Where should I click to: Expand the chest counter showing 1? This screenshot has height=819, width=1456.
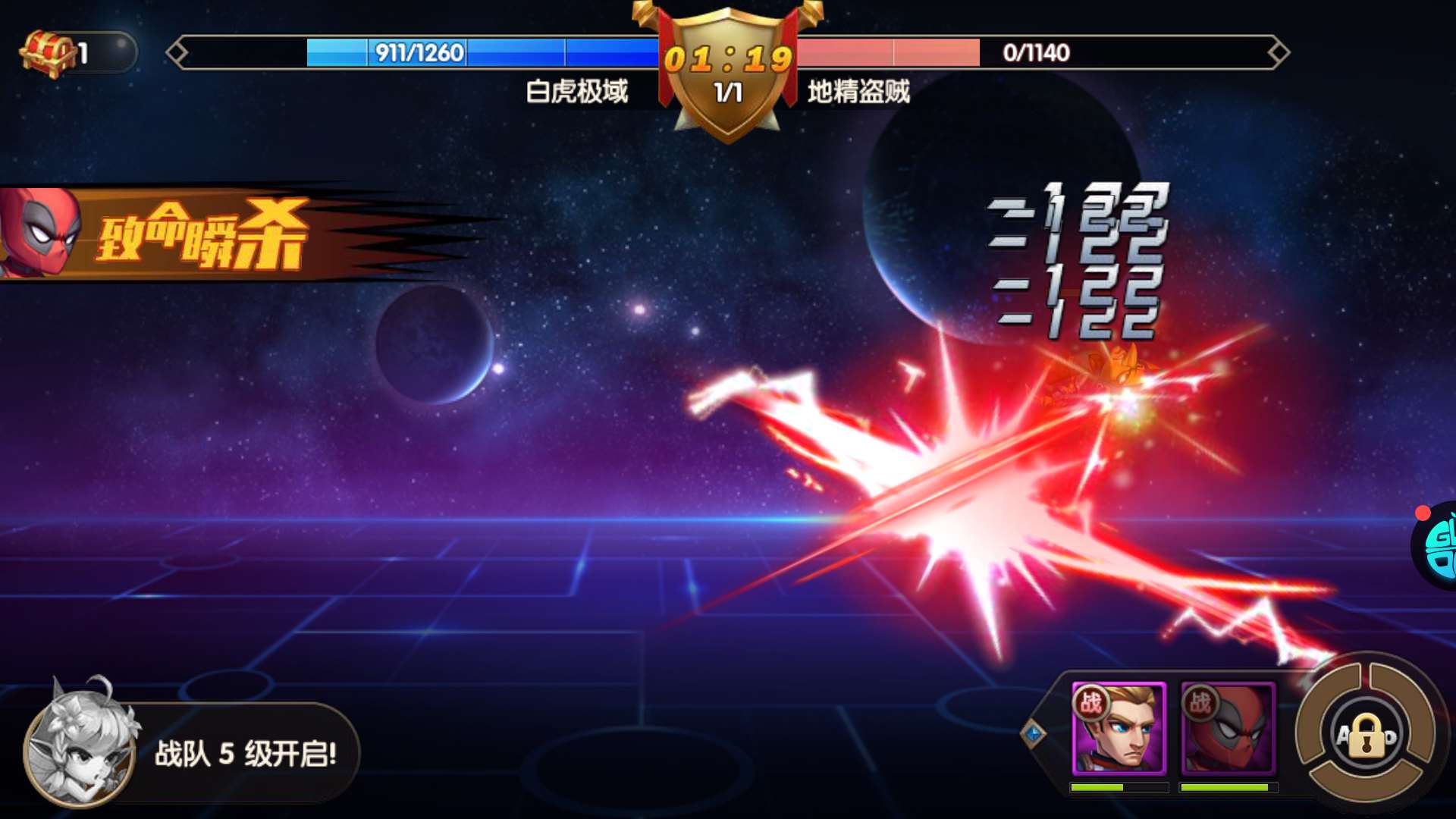coord(83,52)
